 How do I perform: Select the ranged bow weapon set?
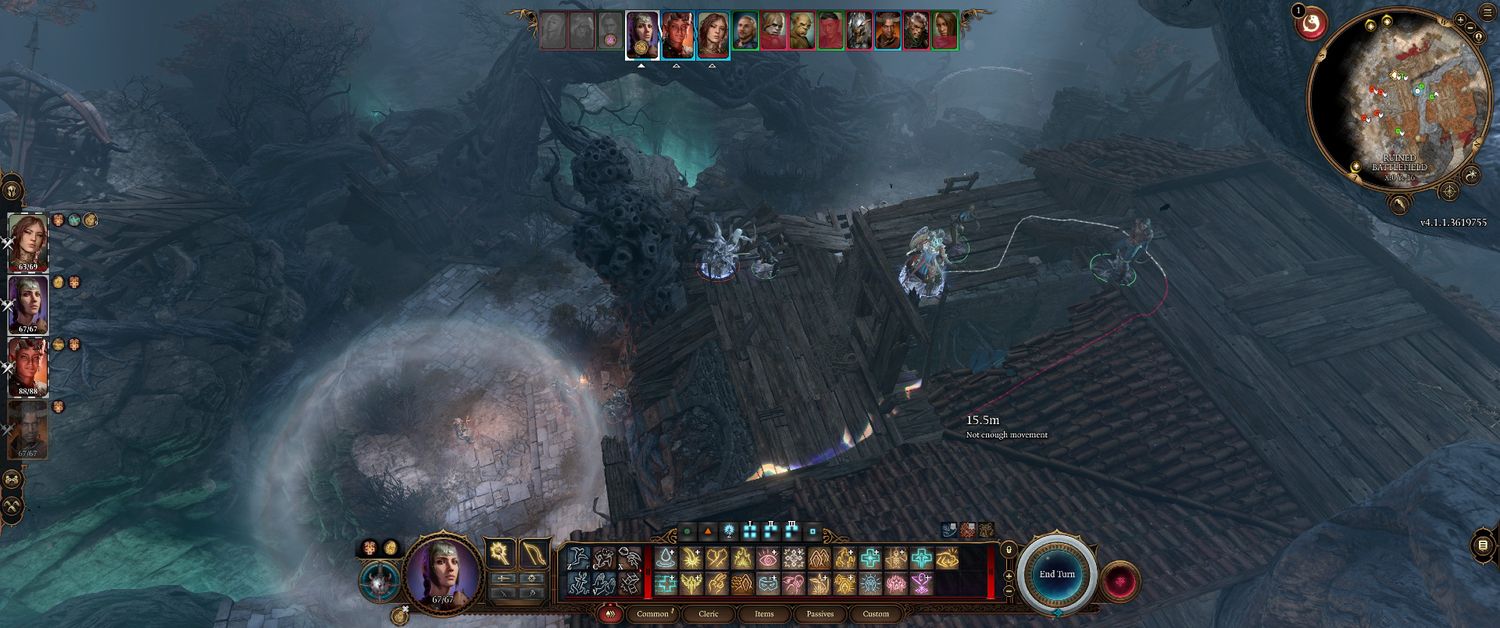533,554
